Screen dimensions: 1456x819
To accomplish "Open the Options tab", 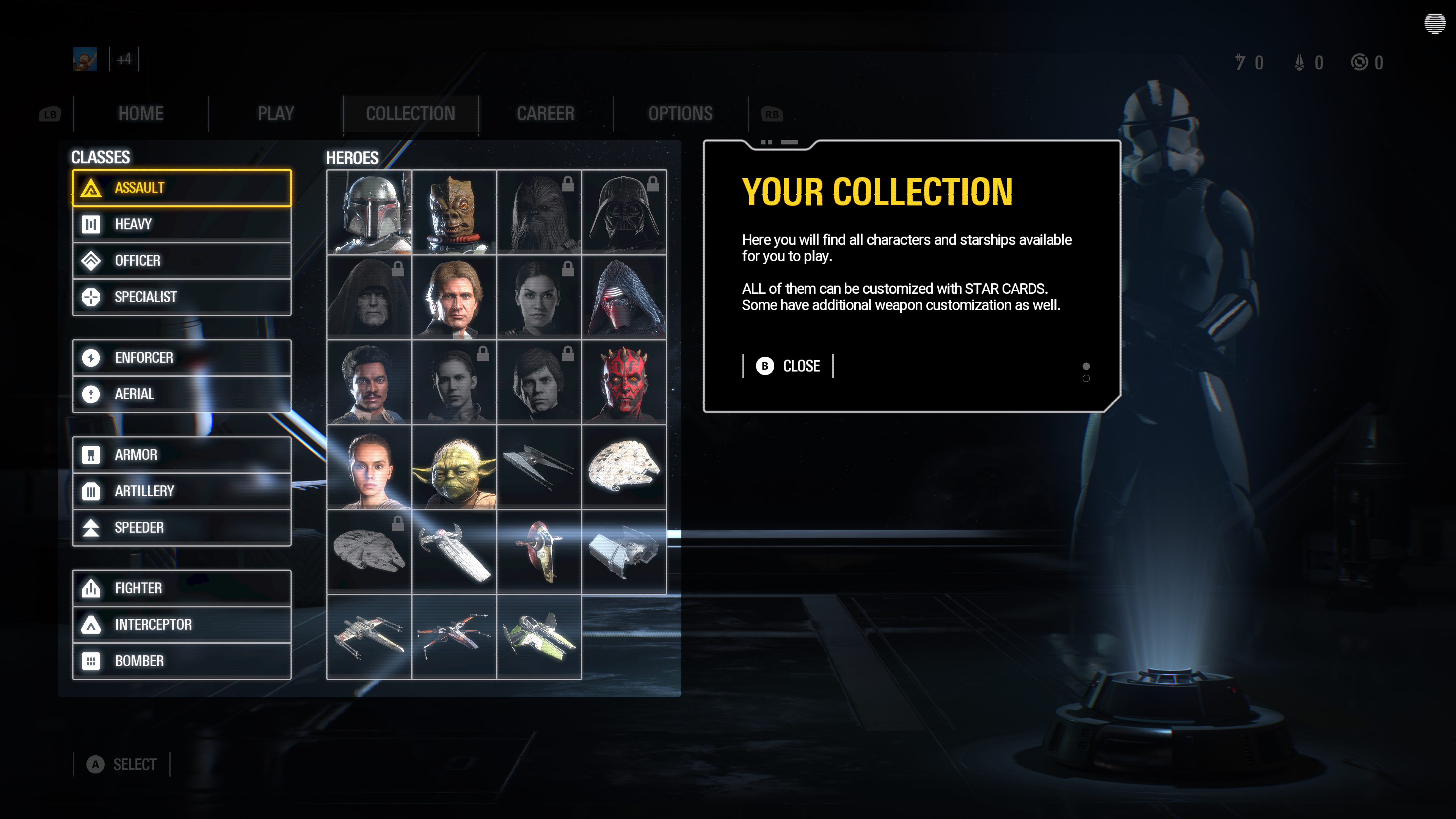I will [x=681, y=114].
